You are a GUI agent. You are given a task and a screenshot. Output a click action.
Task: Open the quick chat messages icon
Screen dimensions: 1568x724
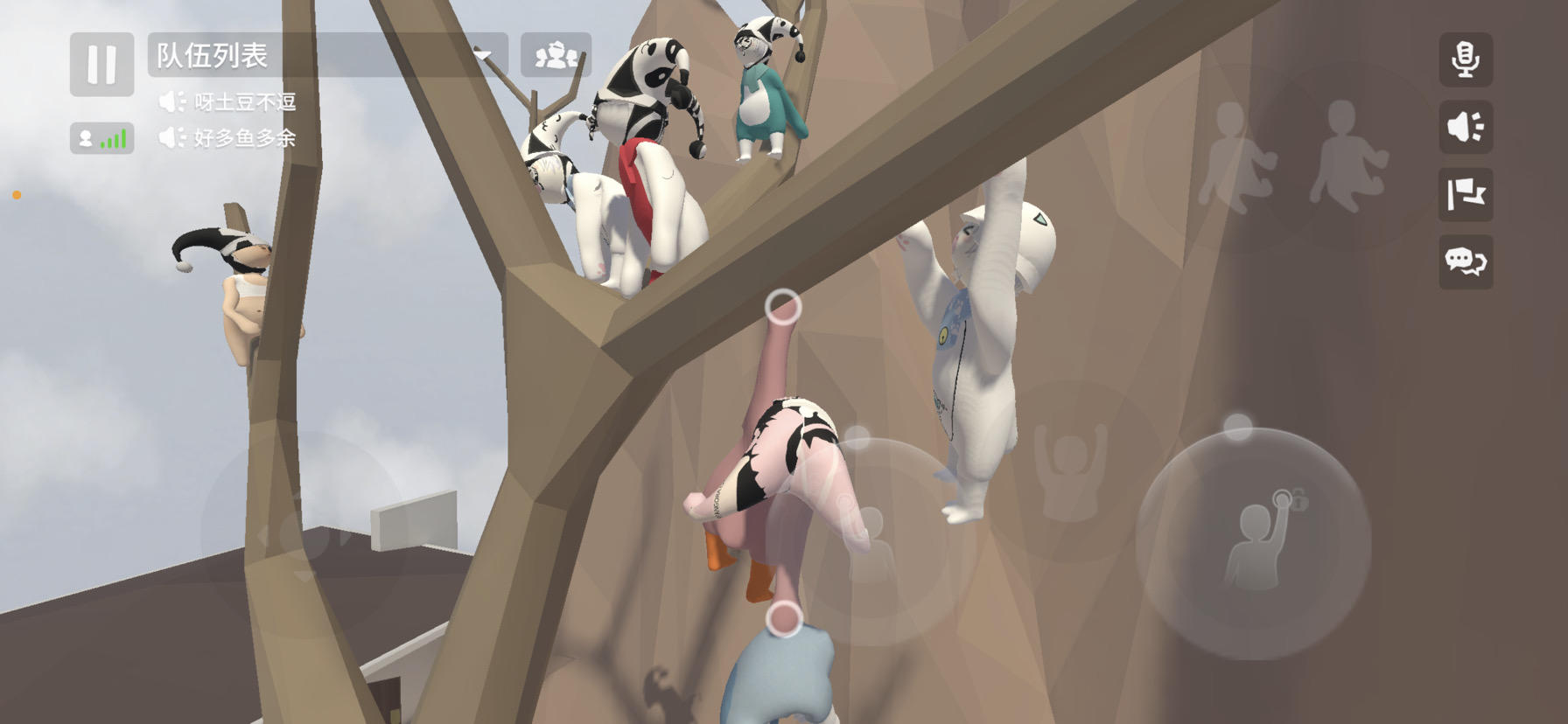1467,263
